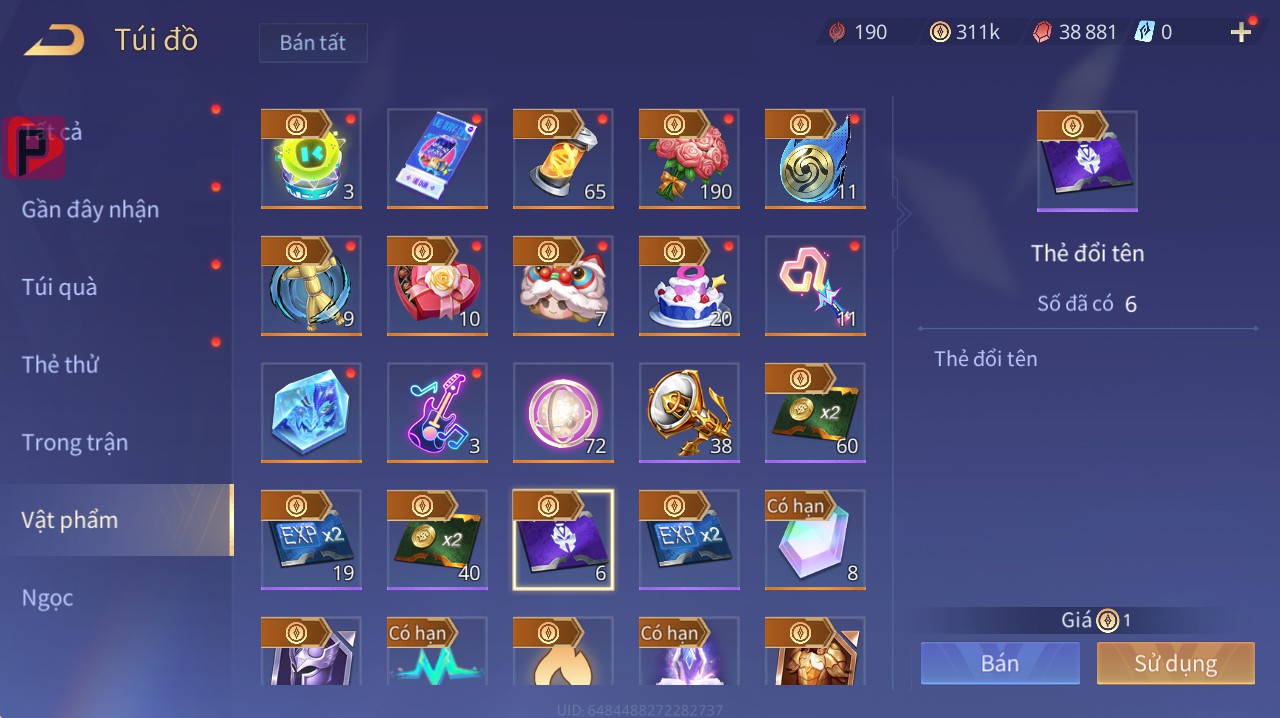Choose the golden megaphone item
Viewport: 1280px width, 718px height.
tap(689, 412)
